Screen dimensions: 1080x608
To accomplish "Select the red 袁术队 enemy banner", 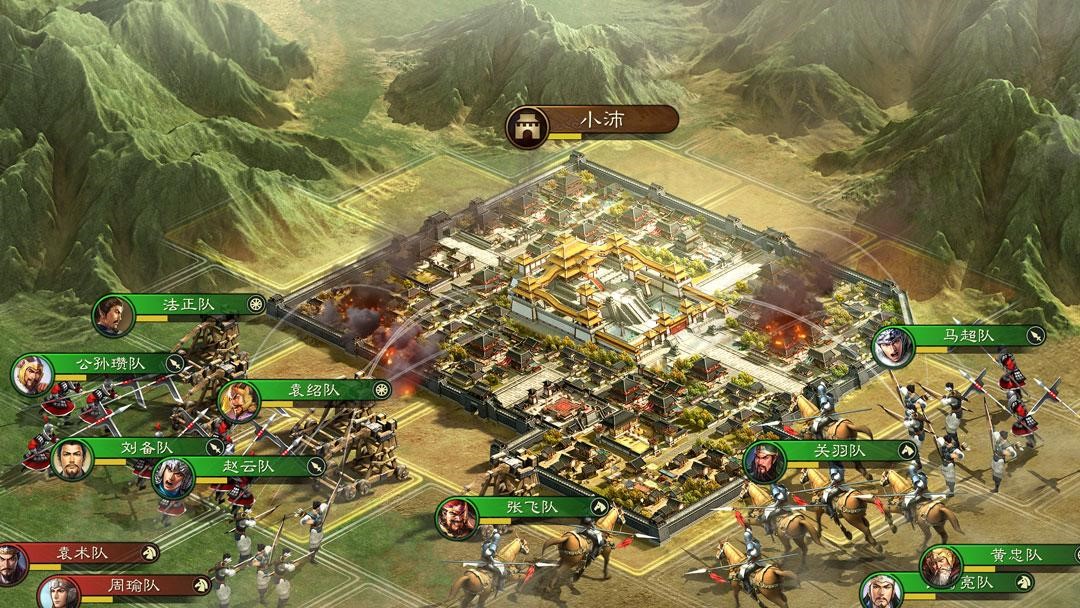I will 85,552.
